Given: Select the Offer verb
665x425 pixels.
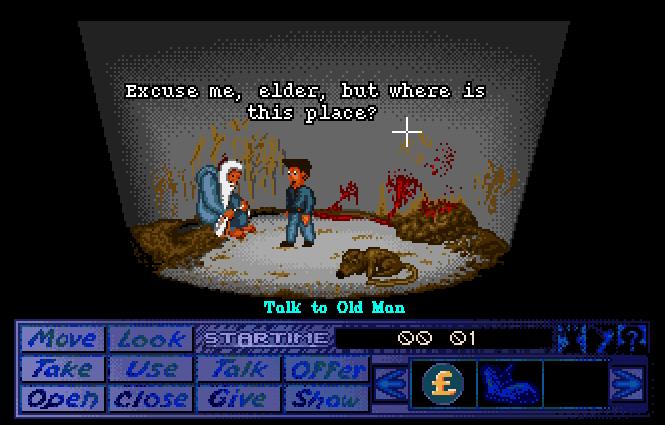Looking at the screenshot, I should (326, 369).
